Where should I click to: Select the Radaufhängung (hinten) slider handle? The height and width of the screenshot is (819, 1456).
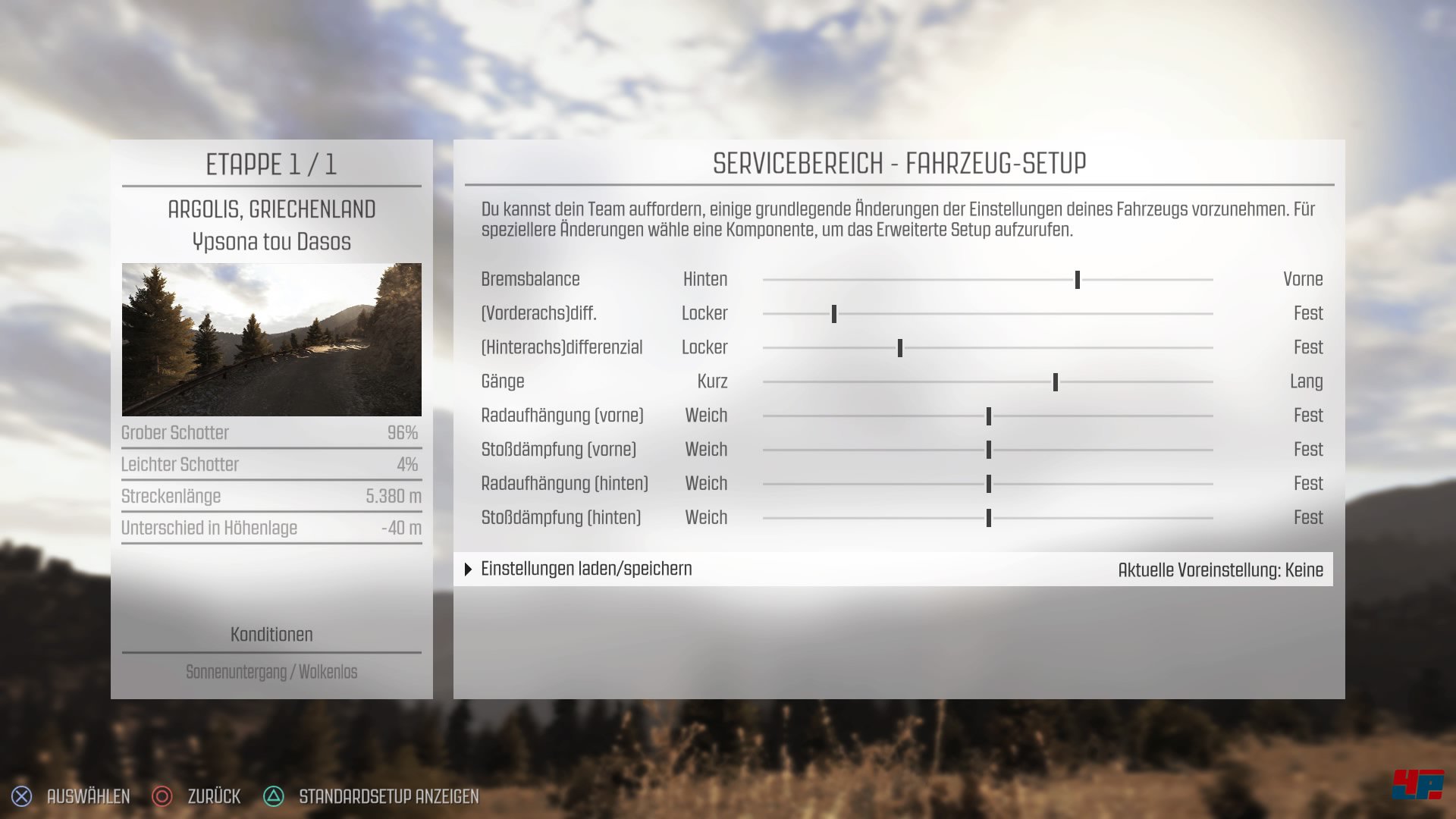point(989,484)
